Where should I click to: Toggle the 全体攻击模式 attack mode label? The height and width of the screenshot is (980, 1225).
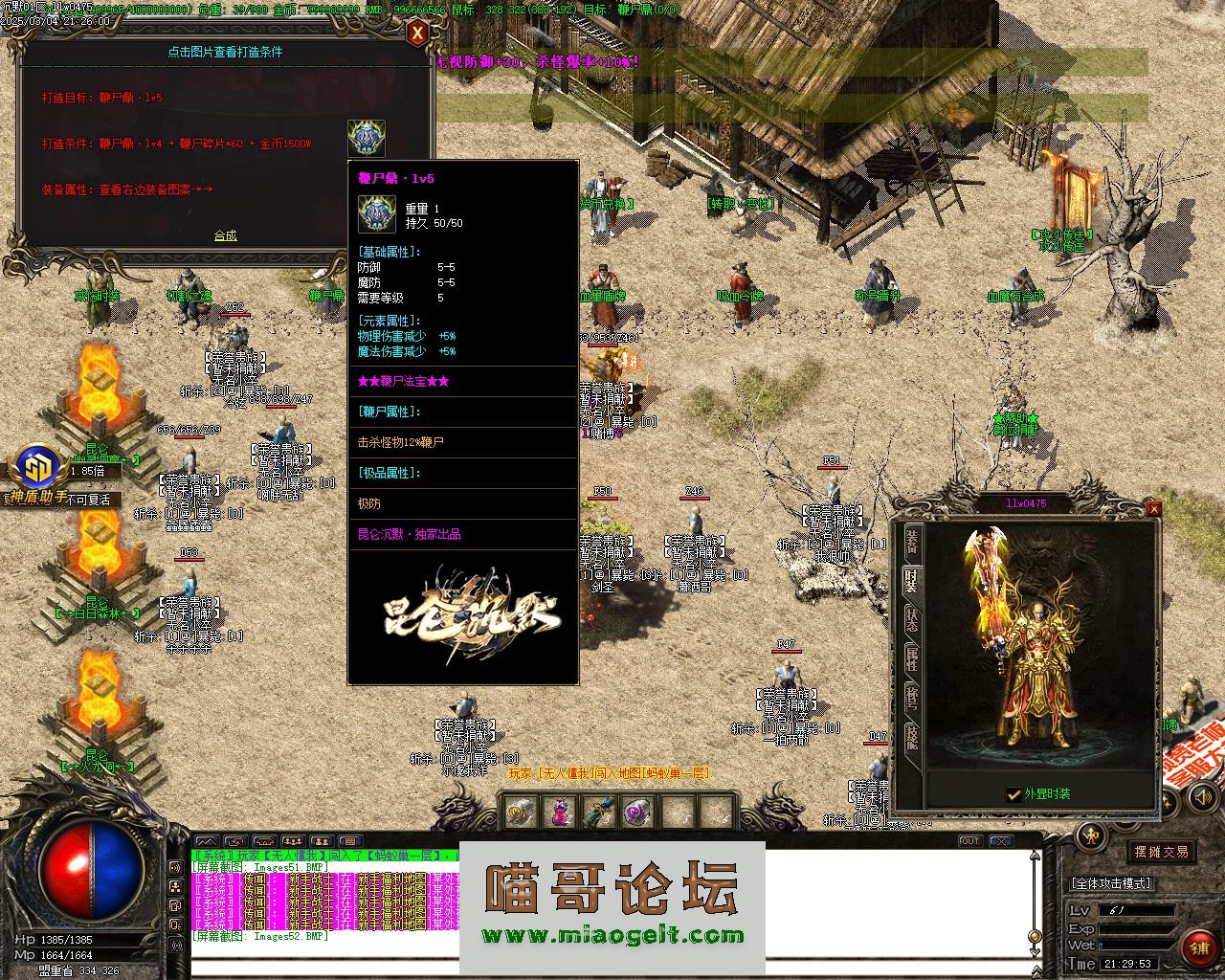tap(1110, 883)
